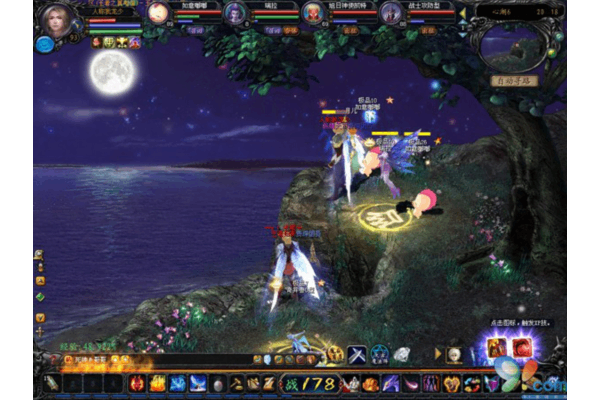Select the second party member portrait

click(x=235, y=13)
